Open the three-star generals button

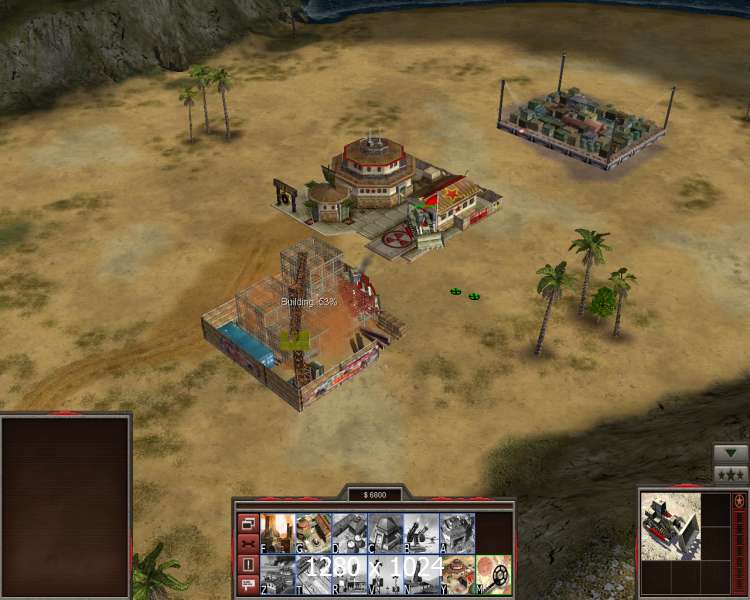[x=730, y=473]
